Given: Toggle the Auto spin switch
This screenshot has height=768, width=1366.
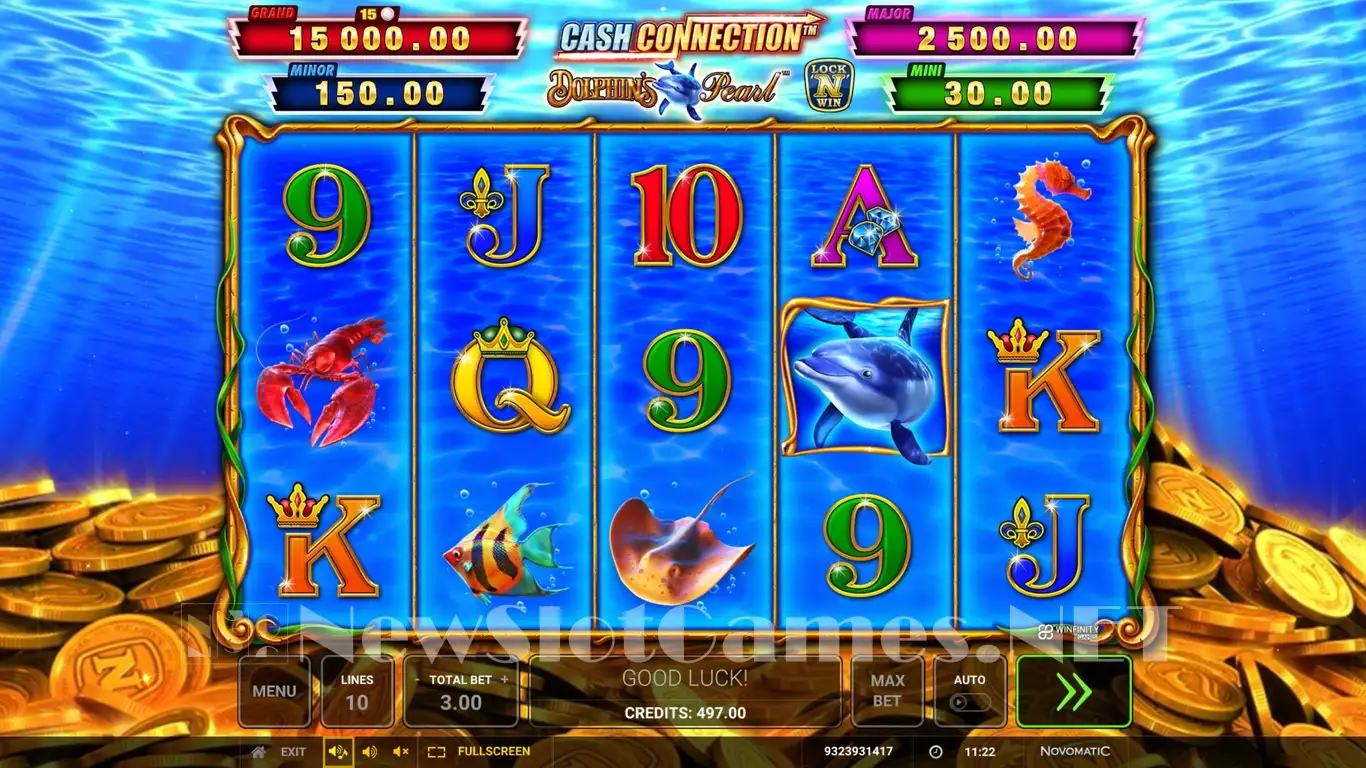Looking at the screenshot, I should click(x=970, y=702).
